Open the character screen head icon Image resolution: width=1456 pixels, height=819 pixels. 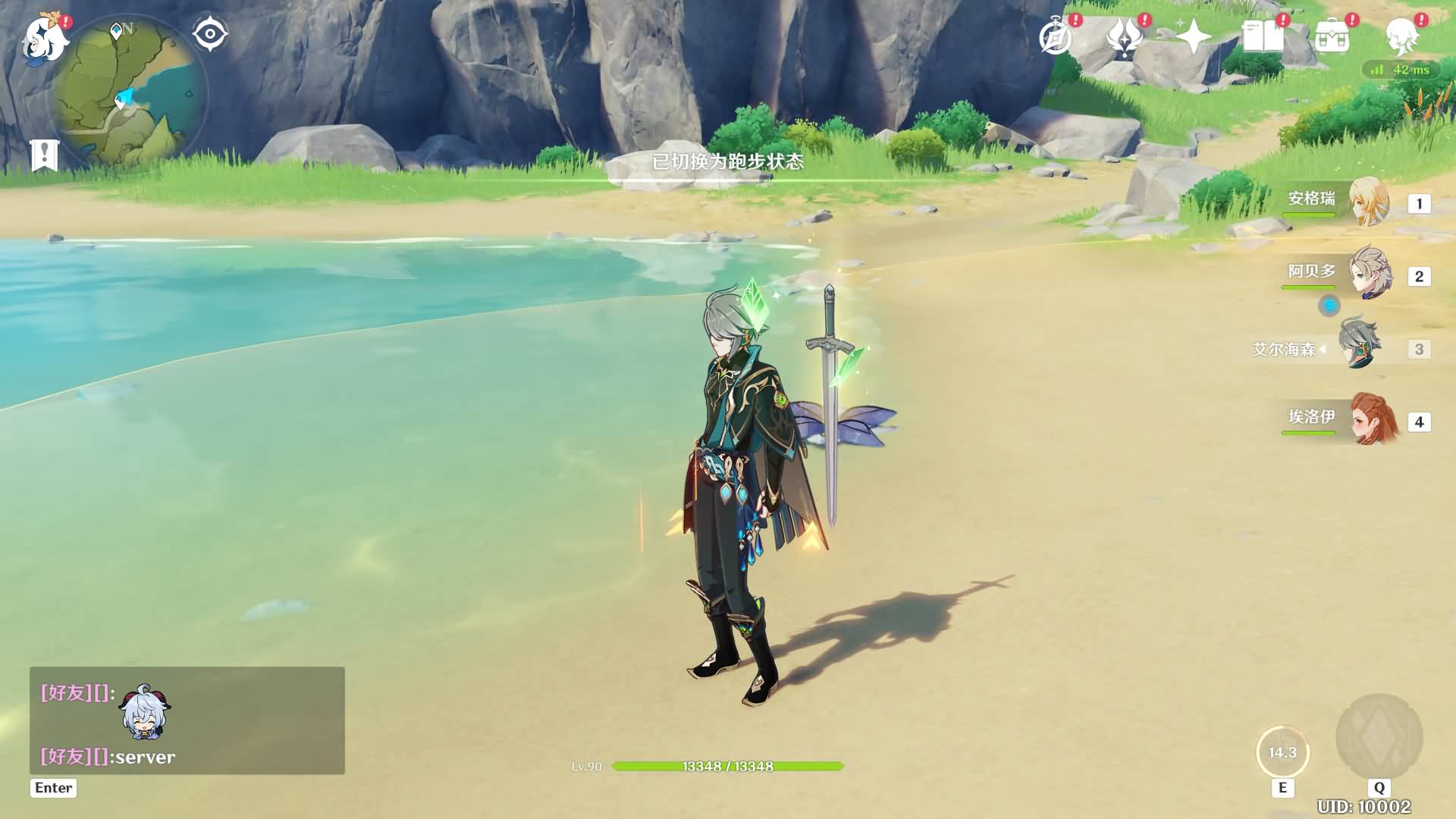tap(1401, 36)
